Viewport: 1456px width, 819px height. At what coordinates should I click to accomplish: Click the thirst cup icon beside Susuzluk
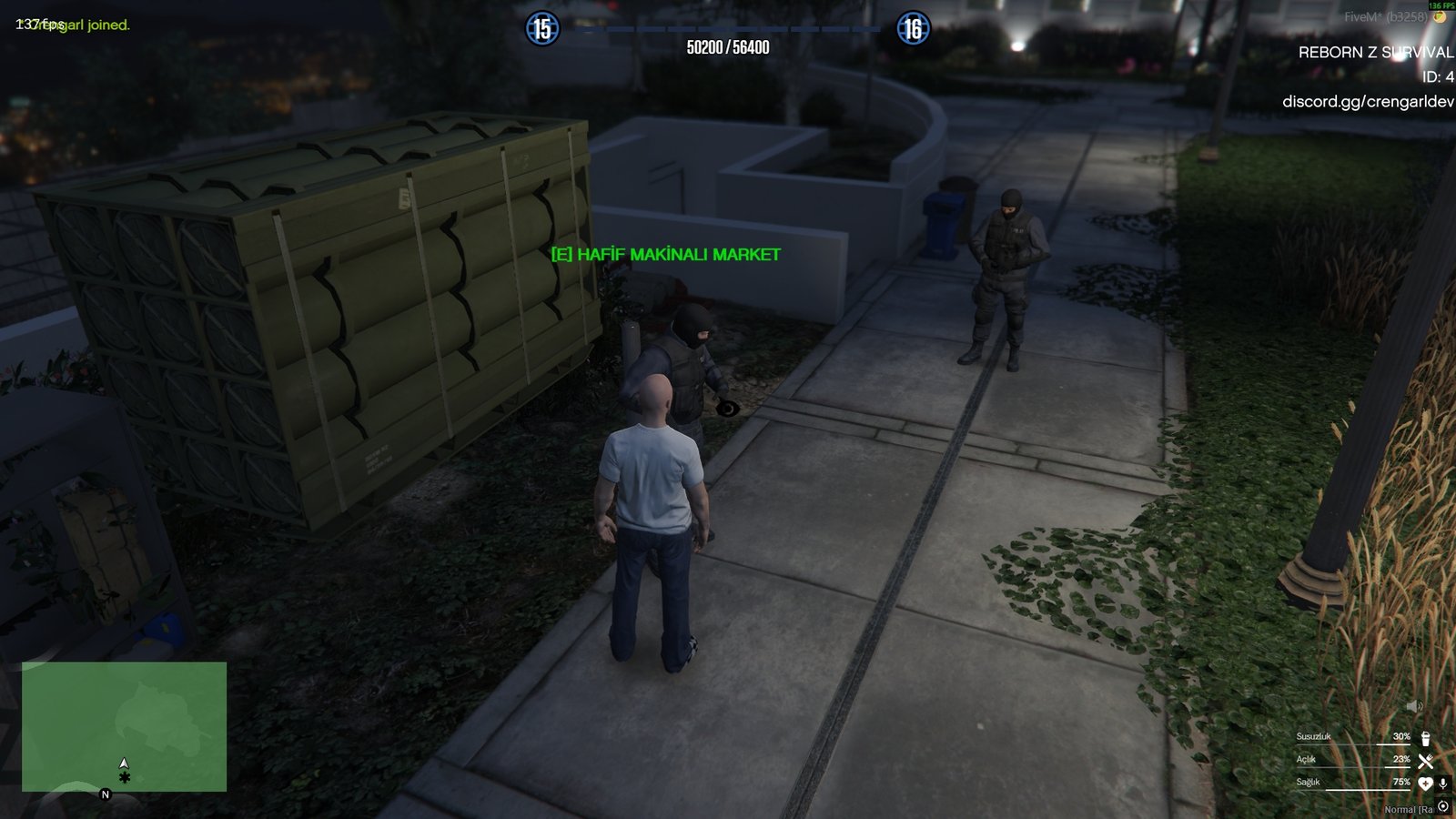[1425, 739]
